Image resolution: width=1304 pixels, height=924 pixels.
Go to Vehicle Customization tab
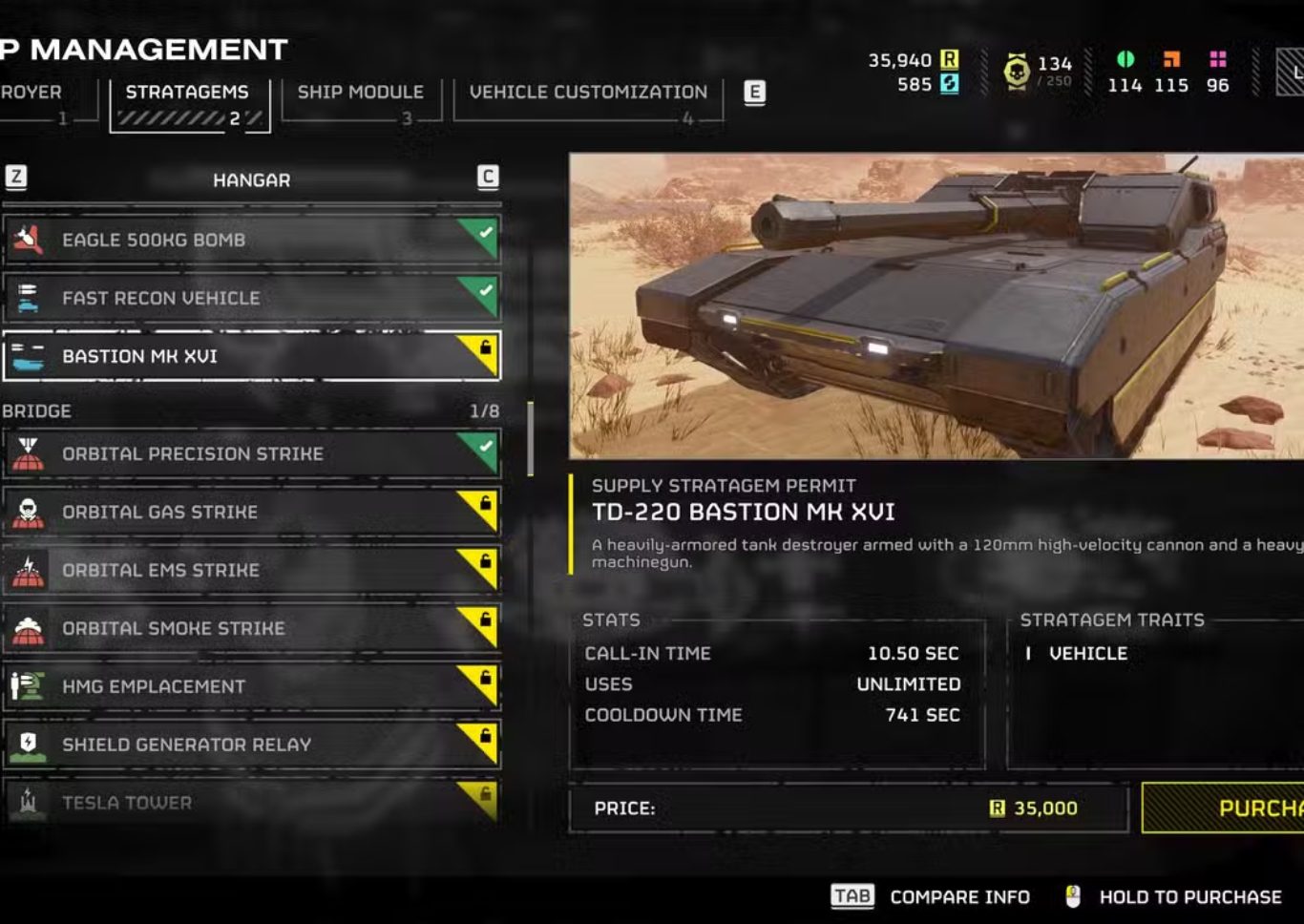point(588,102)
